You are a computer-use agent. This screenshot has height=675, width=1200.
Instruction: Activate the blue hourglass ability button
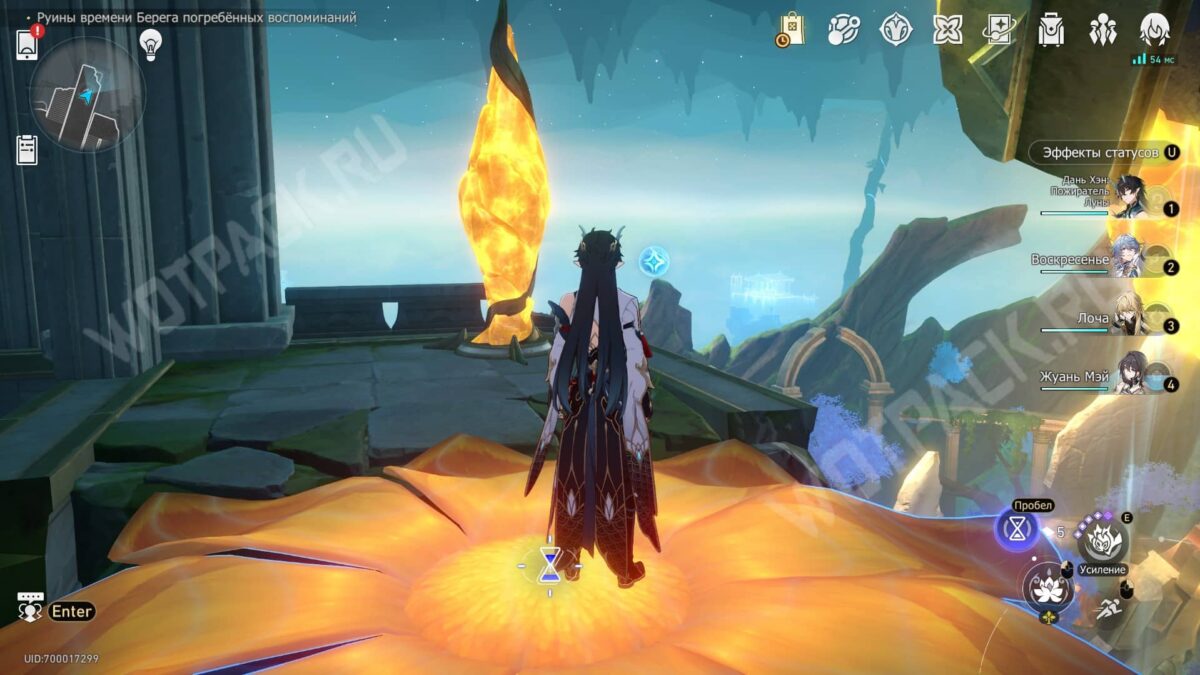pyautogui.click(x=1018, y=531)
